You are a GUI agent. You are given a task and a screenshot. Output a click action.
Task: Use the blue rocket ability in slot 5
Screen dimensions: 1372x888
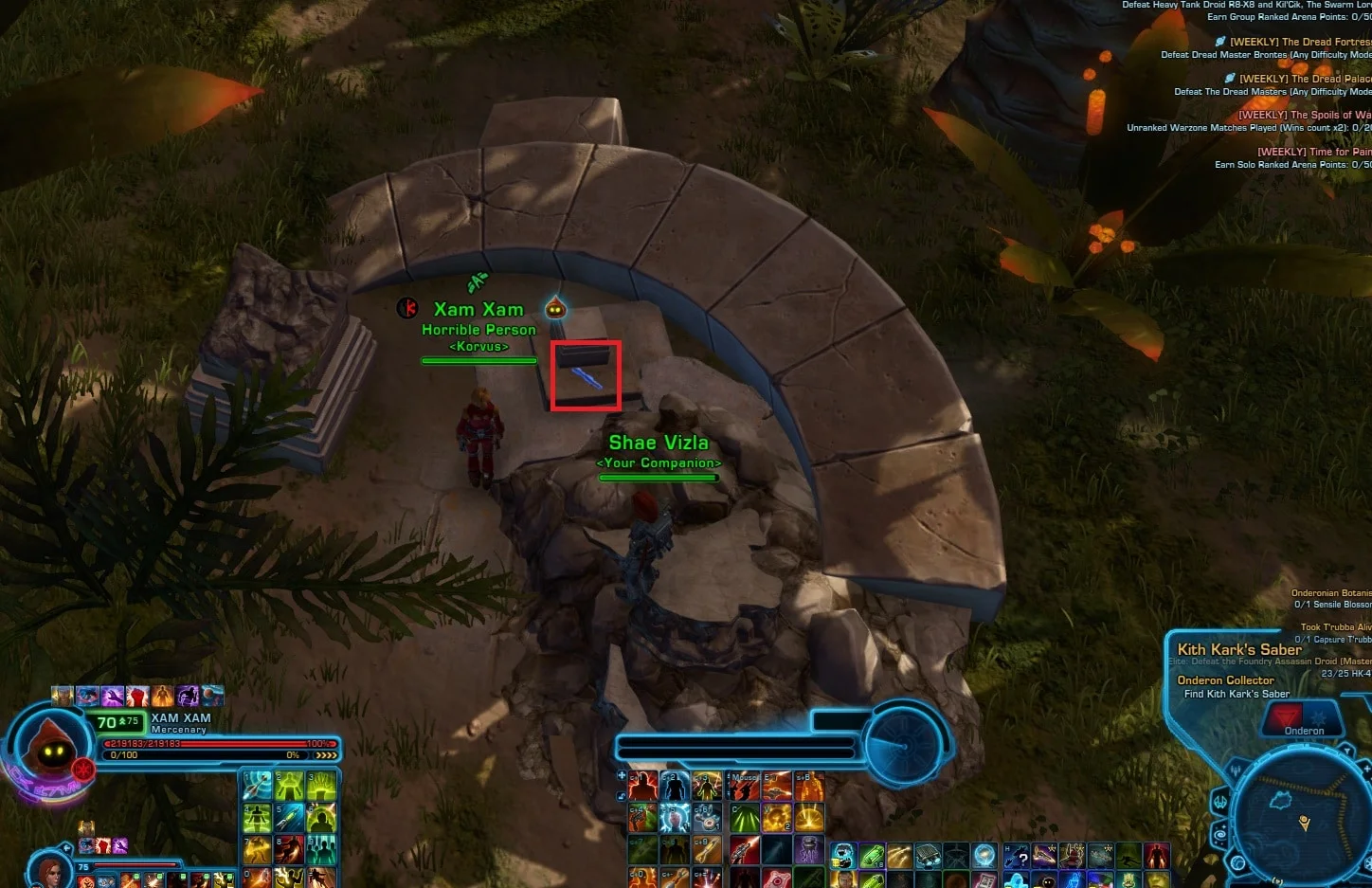coord(289,817)
